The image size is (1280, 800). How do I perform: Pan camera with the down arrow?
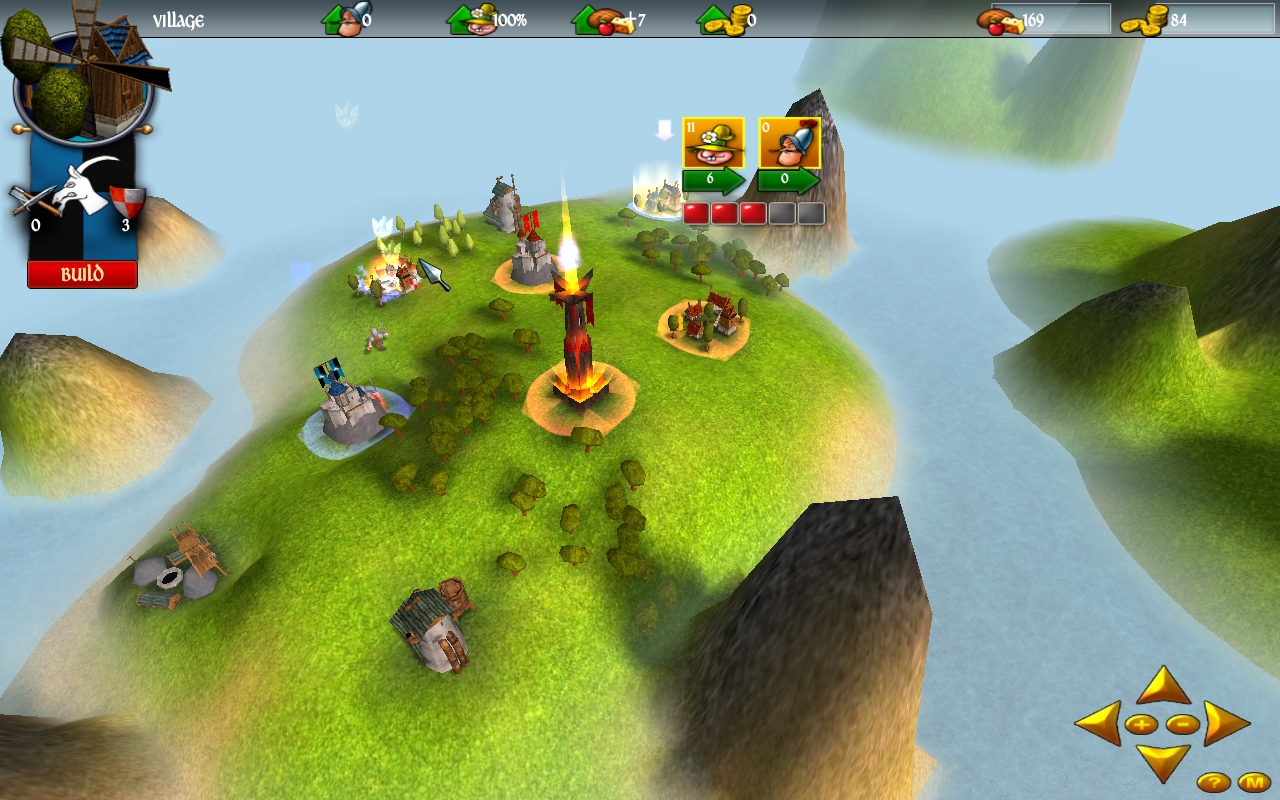click(x=1163, y=761)
